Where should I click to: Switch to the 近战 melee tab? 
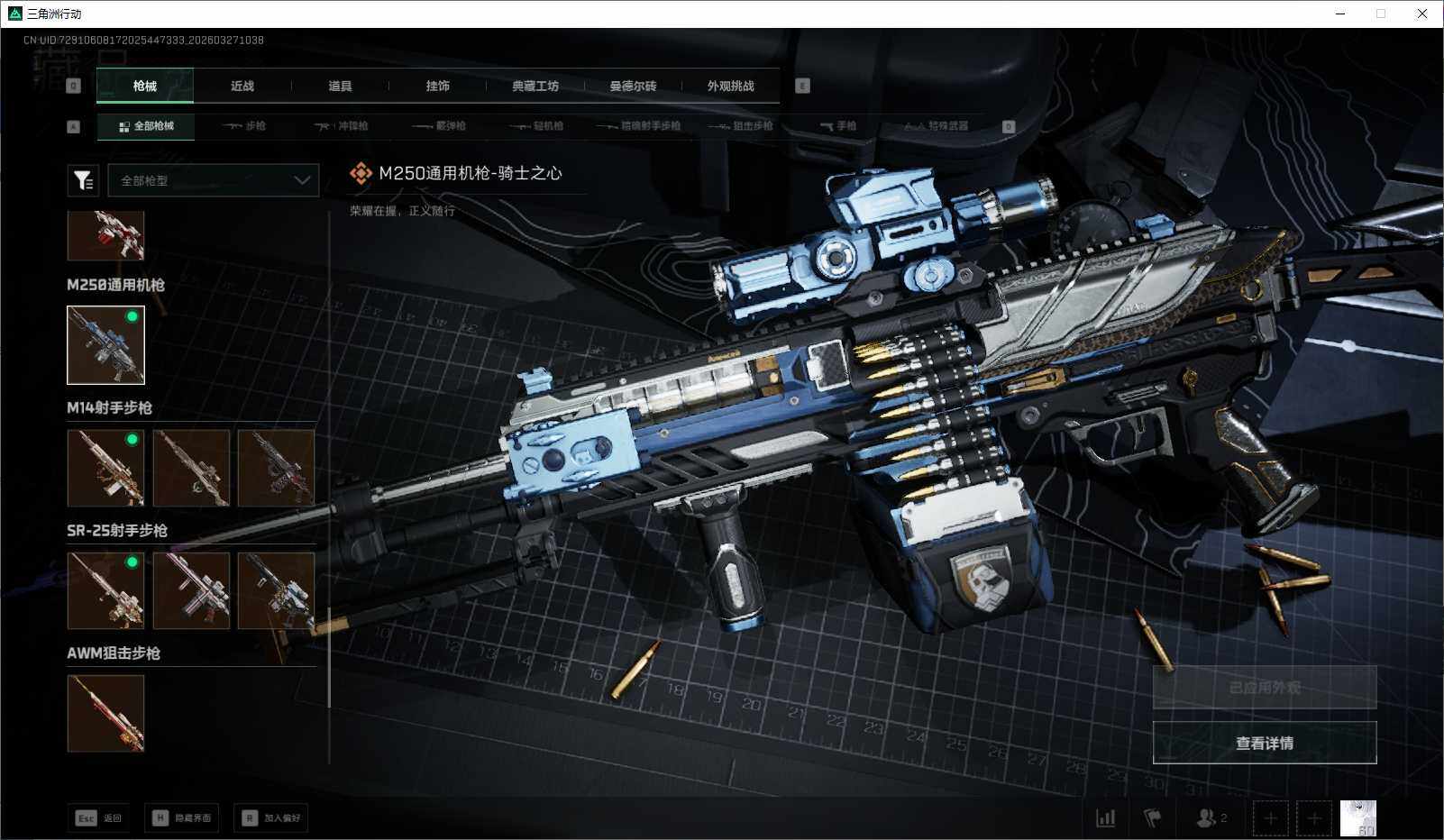pyautogui.click(x=242, y=86)
